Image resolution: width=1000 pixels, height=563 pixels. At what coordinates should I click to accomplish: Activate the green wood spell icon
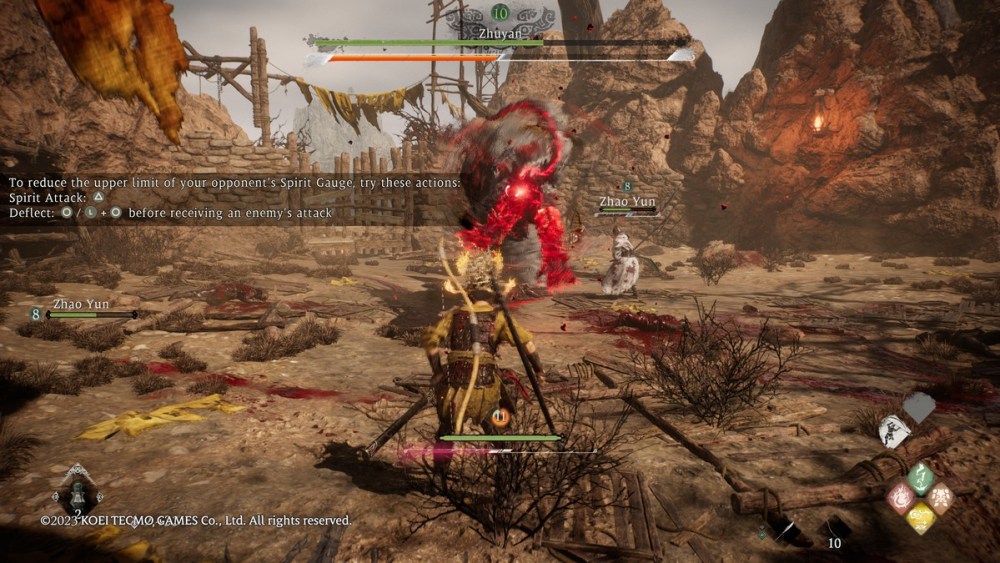pos(921,476)
